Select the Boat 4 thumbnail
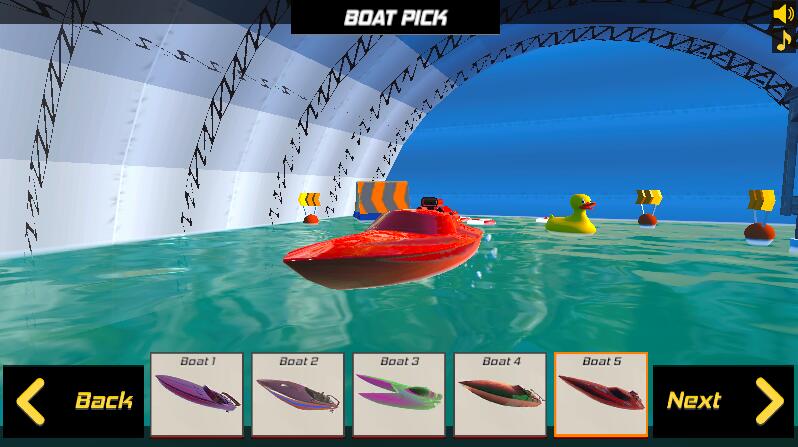The height and width of the screenshot is (447, 798). [x=500, y=394]
